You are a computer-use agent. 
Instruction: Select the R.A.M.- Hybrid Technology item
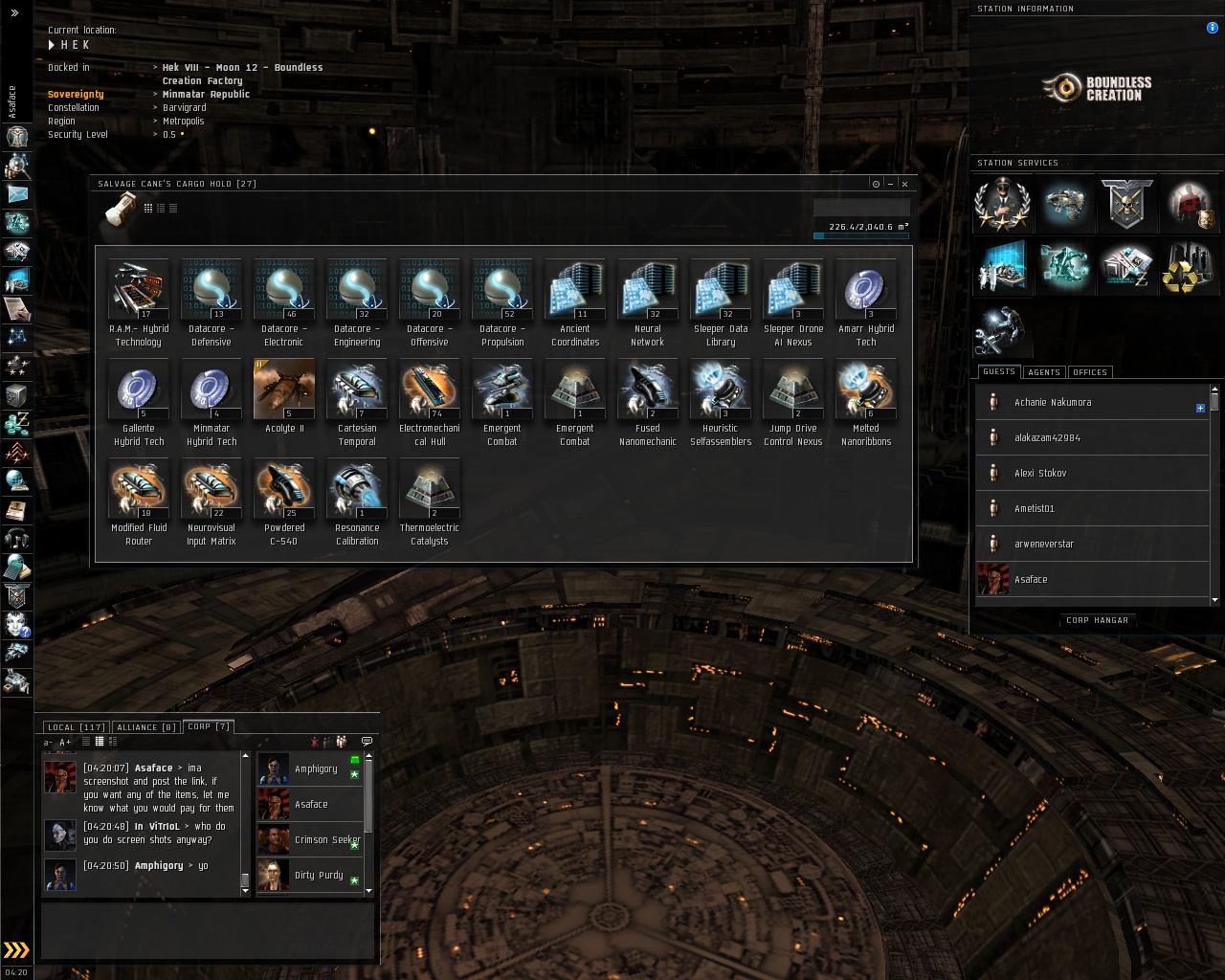coord(139,289)
